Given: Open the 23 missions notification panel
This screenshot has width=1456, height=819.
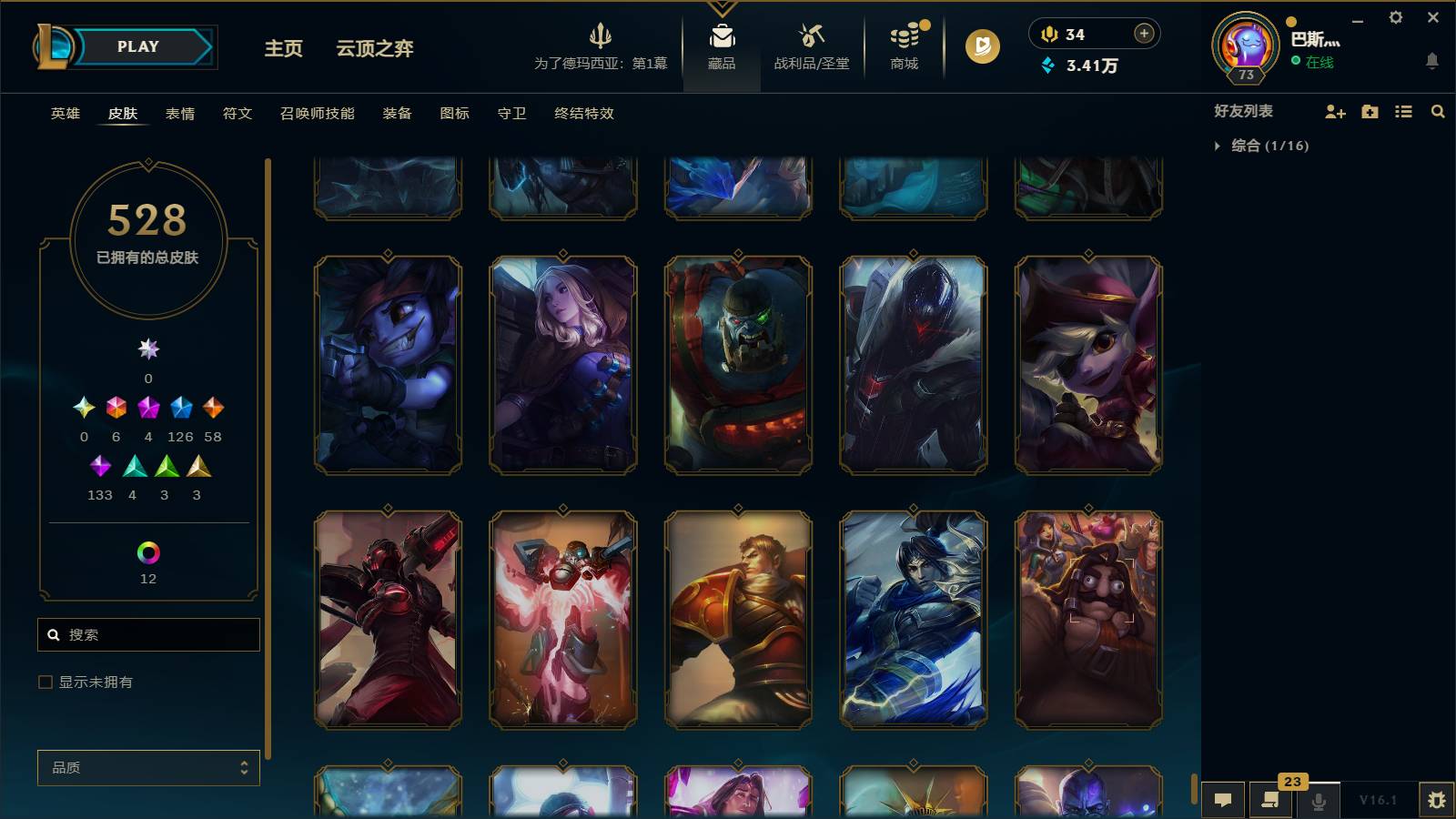Looking at the screenshot, I should (1270, 800).
